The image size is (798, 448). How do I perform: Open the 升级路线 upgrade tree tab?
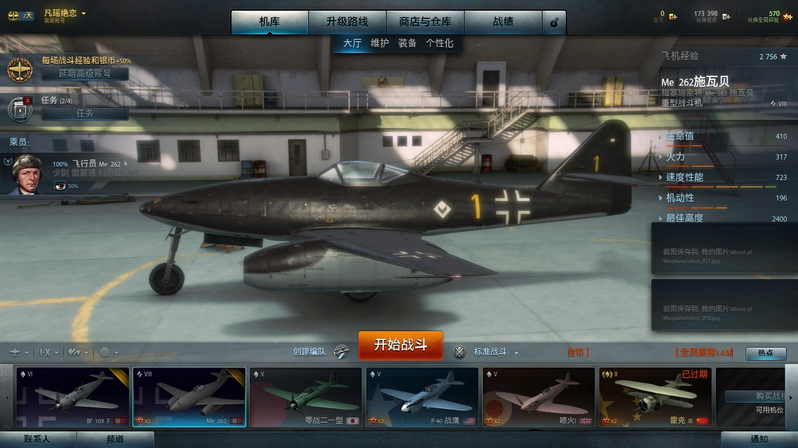pos(346,21)
